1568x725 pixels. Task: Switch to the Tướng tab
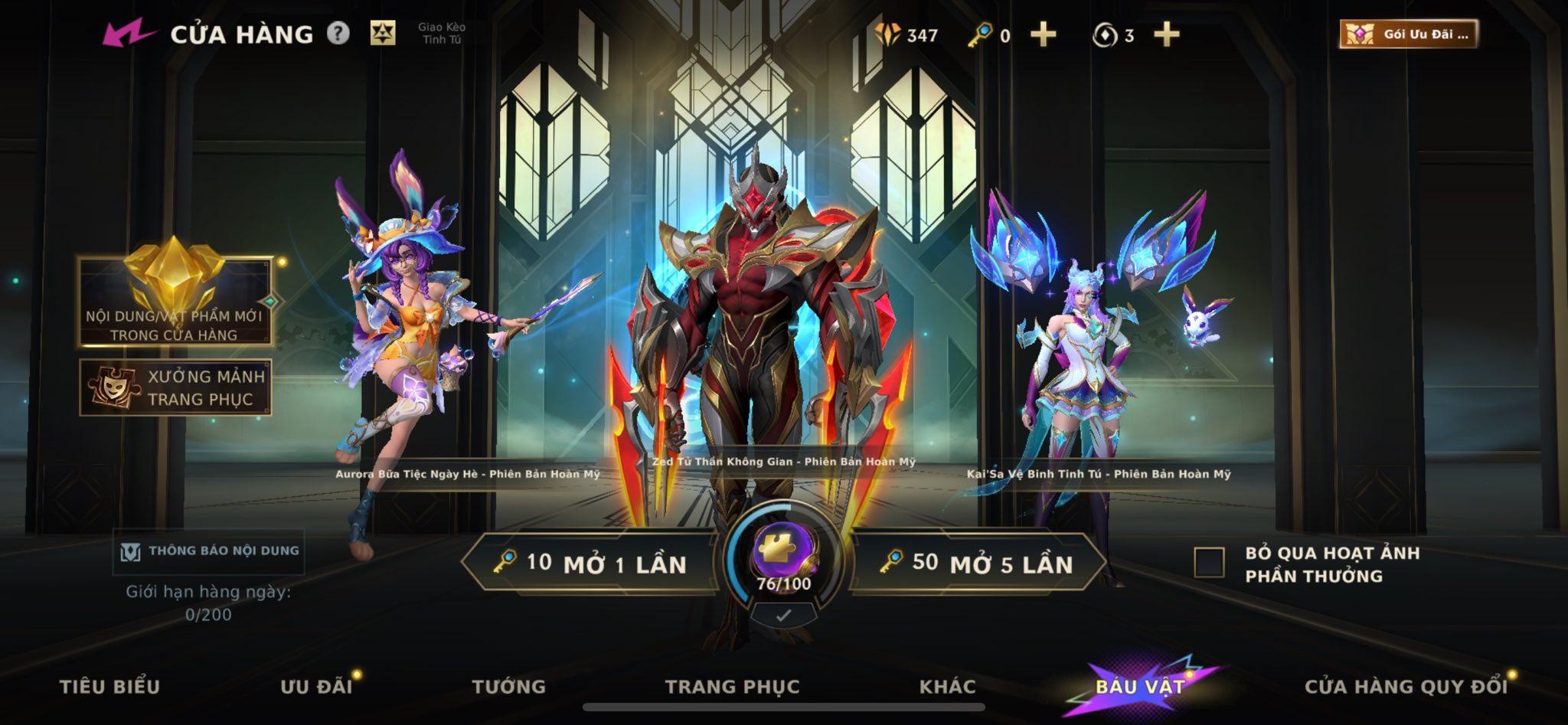[508, 686]
